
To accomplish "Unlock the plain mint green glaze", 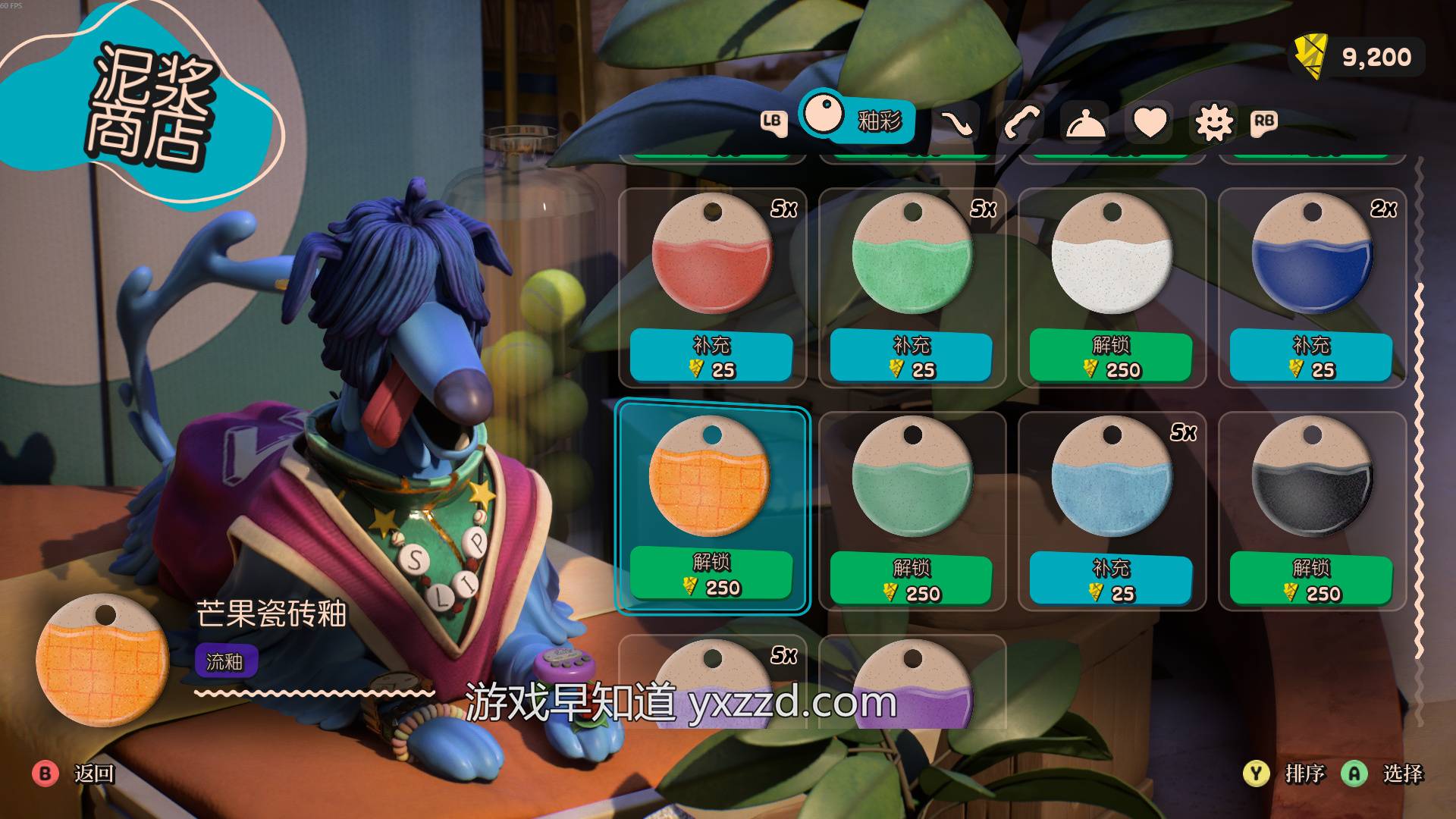I will [x=911, y=579].
